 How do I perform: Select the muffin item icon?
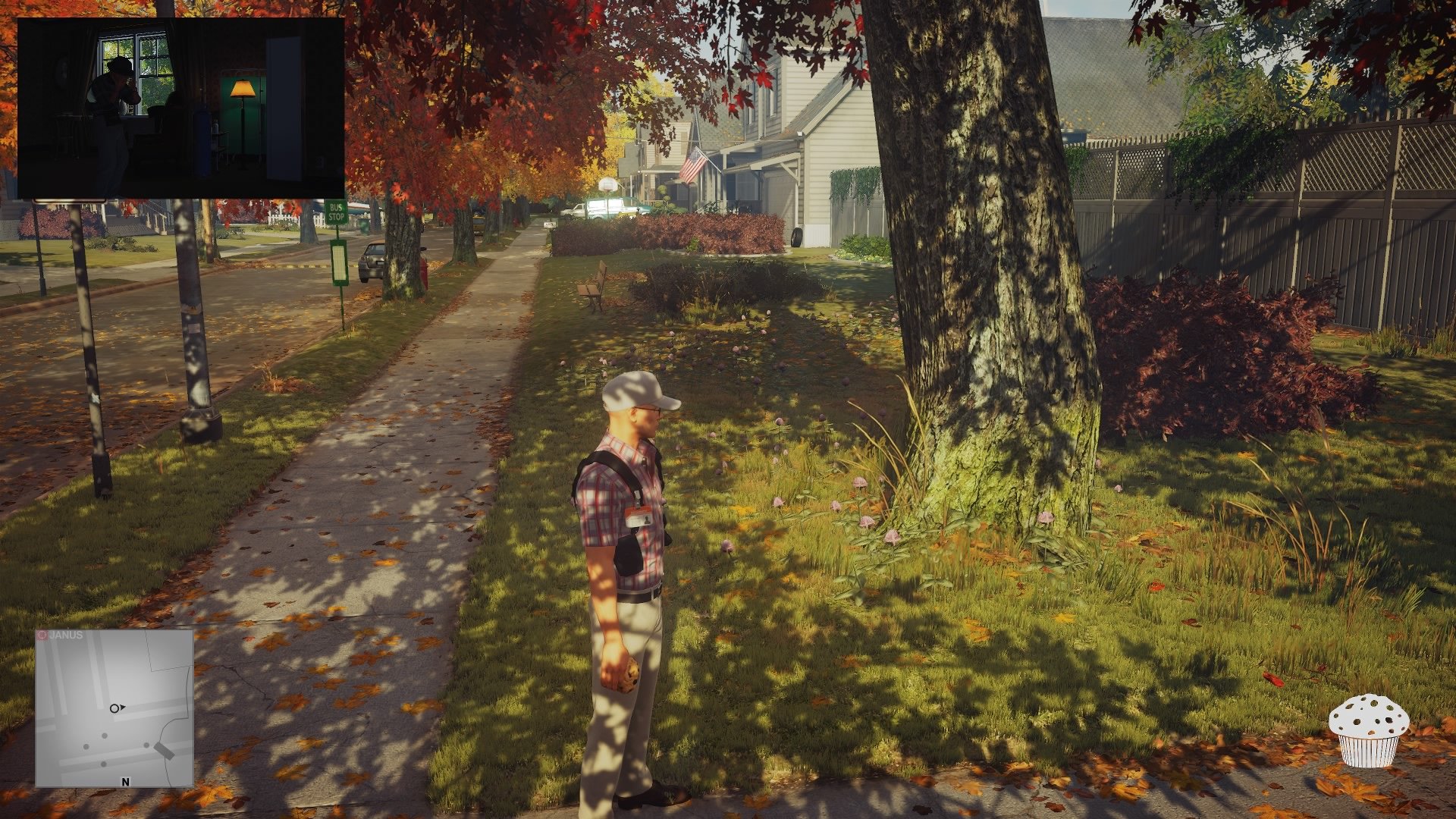tap(1368, 730)
